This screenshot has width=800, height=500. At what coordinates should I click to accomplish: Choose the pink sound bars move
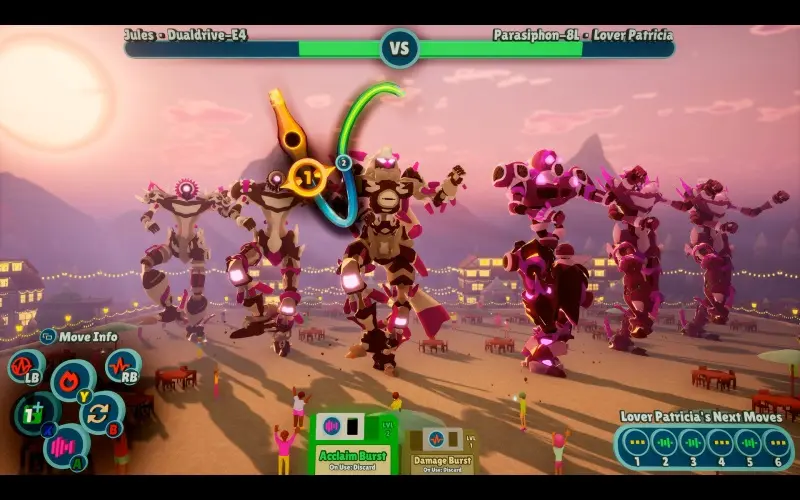pos(64,445)
